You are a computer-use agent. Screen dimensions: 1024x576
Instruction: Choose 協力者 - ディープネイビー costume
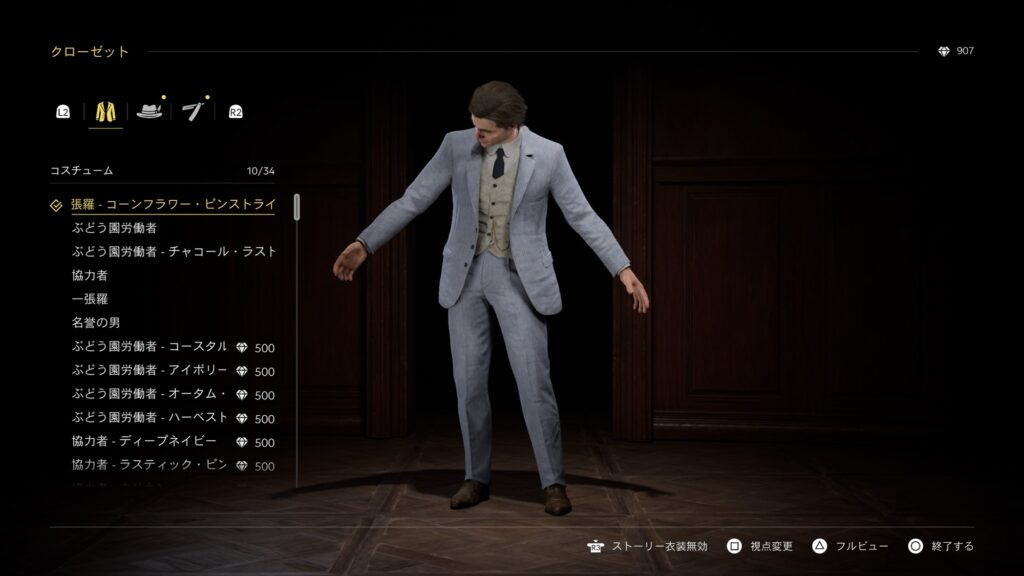(150, 442)
